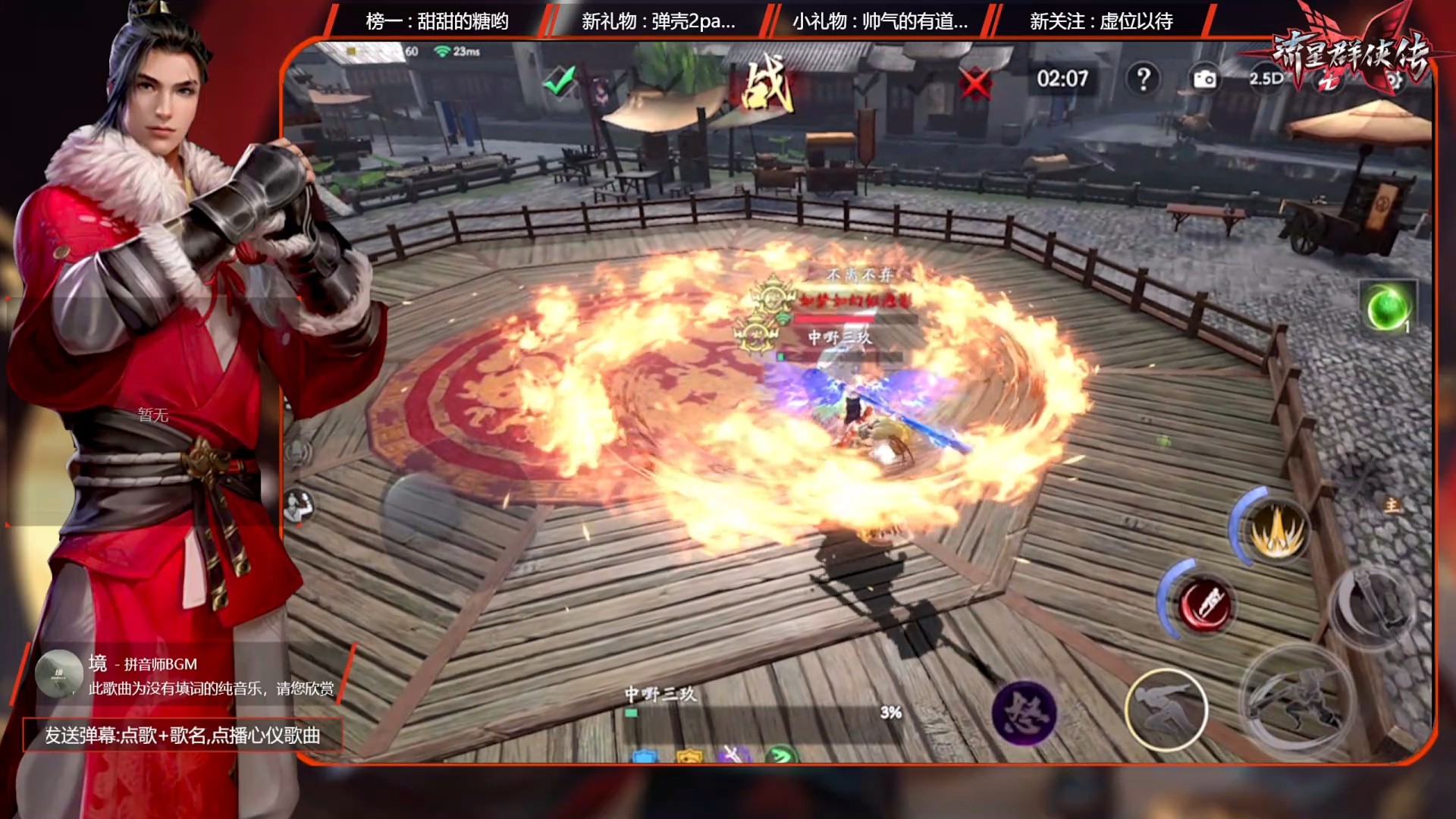The width and height of the screenshot is (1456, 819).
Task: Tap the crouching figure dodge button
Action: (1166, 709)
